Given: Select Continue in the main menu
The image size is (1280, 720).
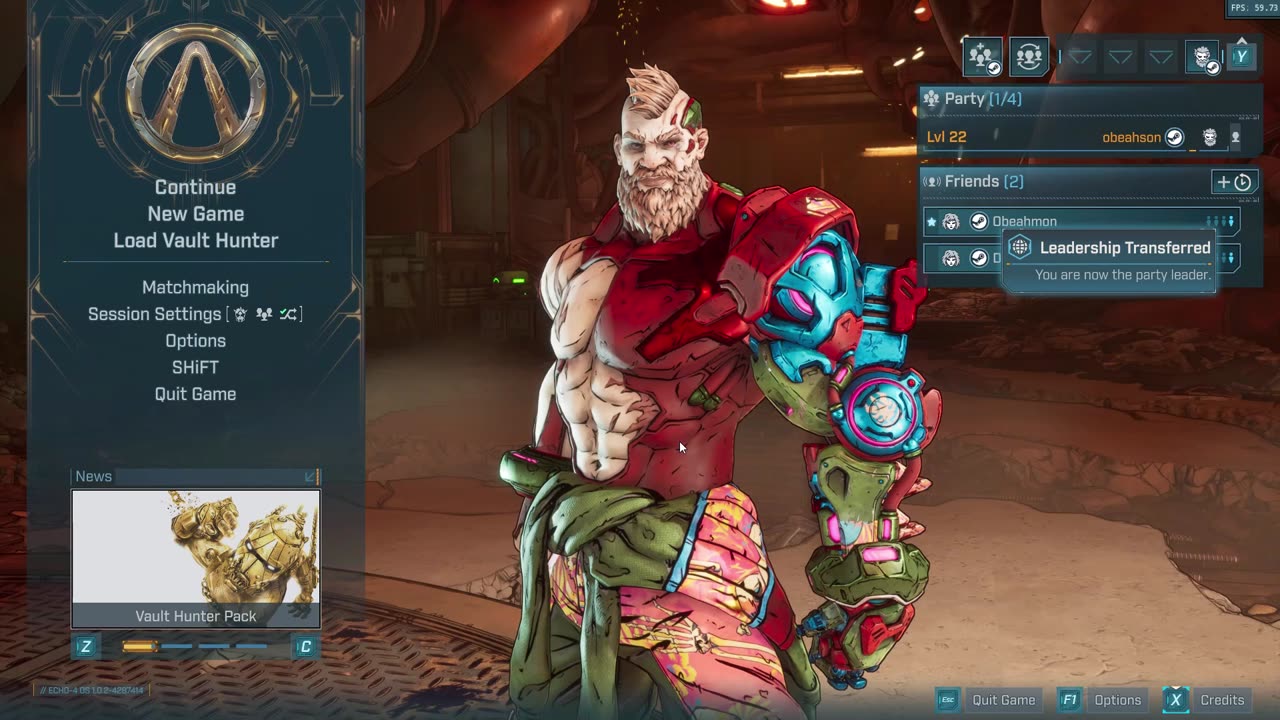Looking at the screenshot, I should [x=195, y=187].
